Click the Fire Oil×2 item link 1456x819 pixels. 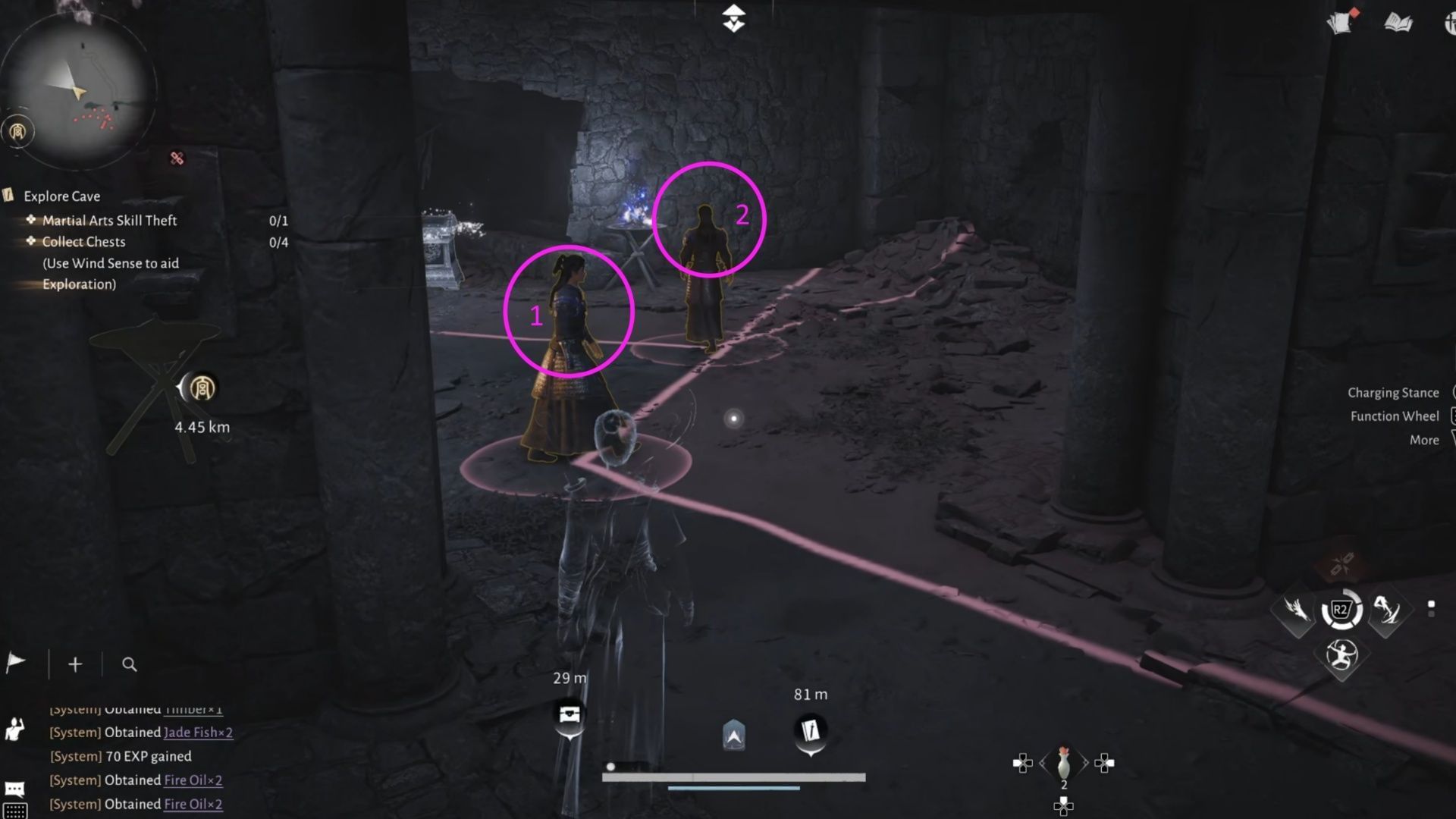193,780
